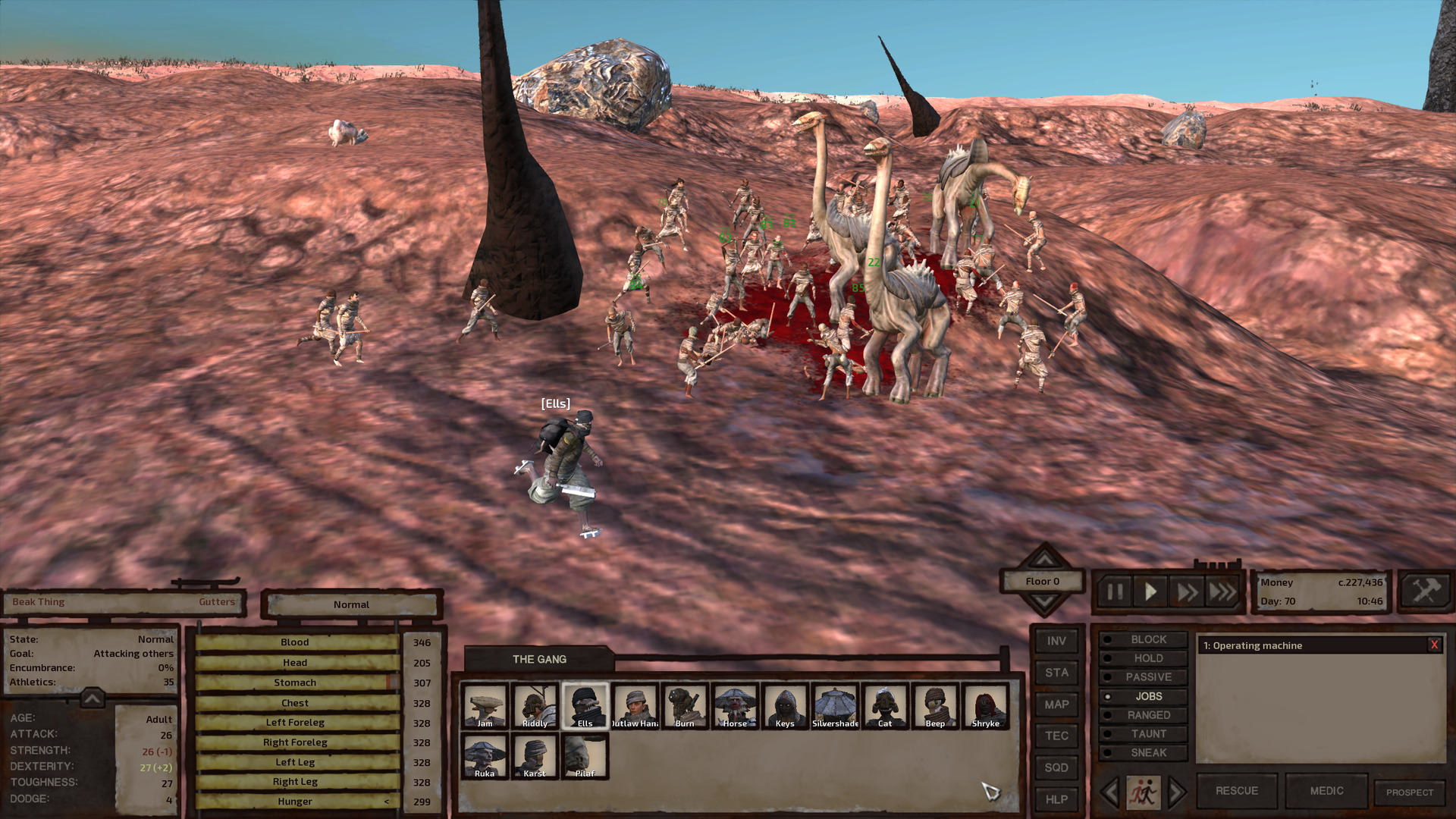Click right arrow next to movement icon
Viewport: 1456px width, 819px height.
tap(1175, 790)
